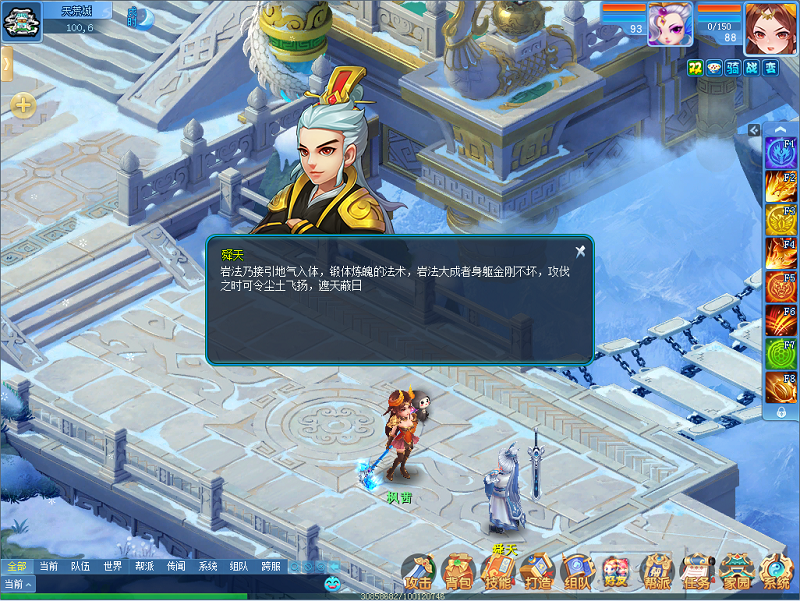800x601 pixels.
Task: Open the 打造 crafting menu
Action: click(x=537, y=572)
